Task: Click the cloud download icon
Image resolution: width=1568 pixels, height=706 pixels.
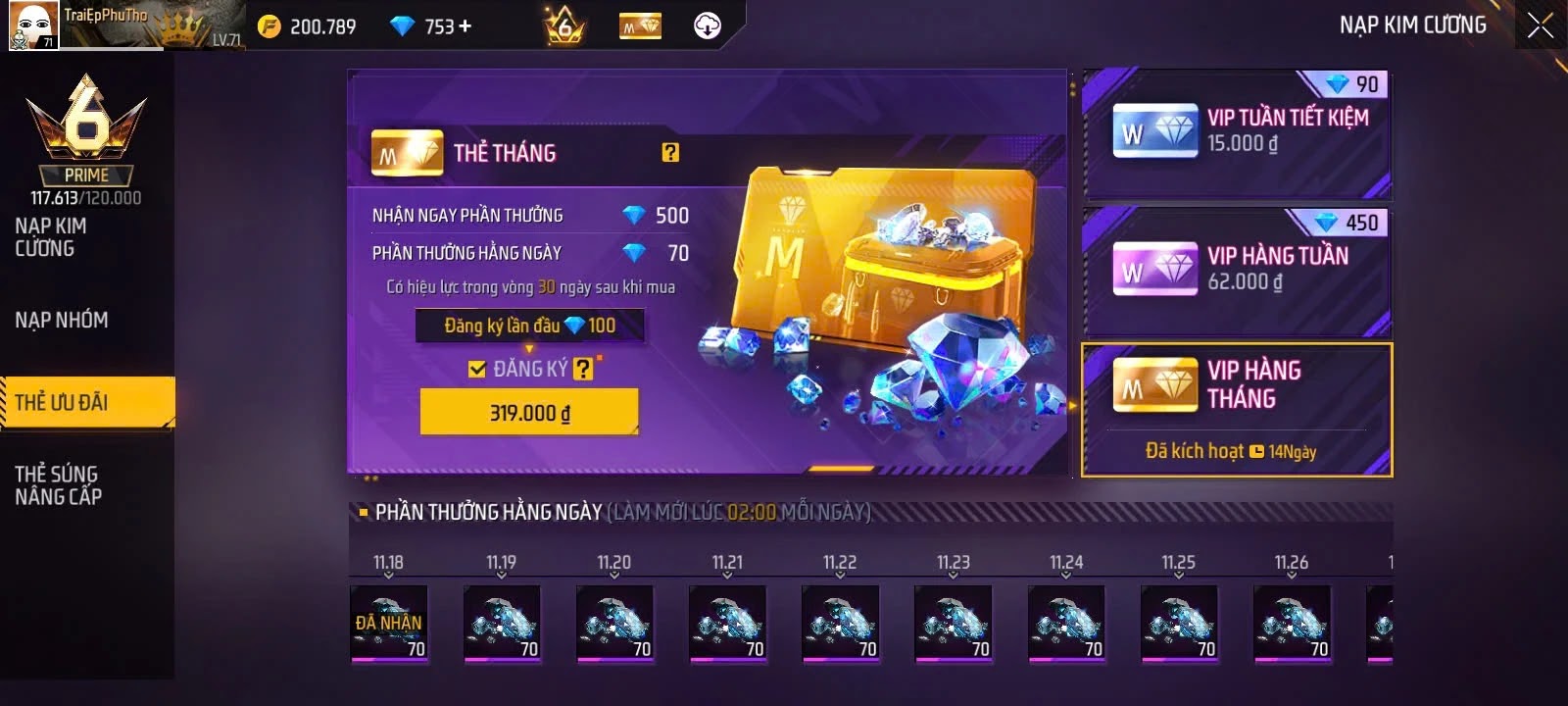Action: [x=707, y=26]
